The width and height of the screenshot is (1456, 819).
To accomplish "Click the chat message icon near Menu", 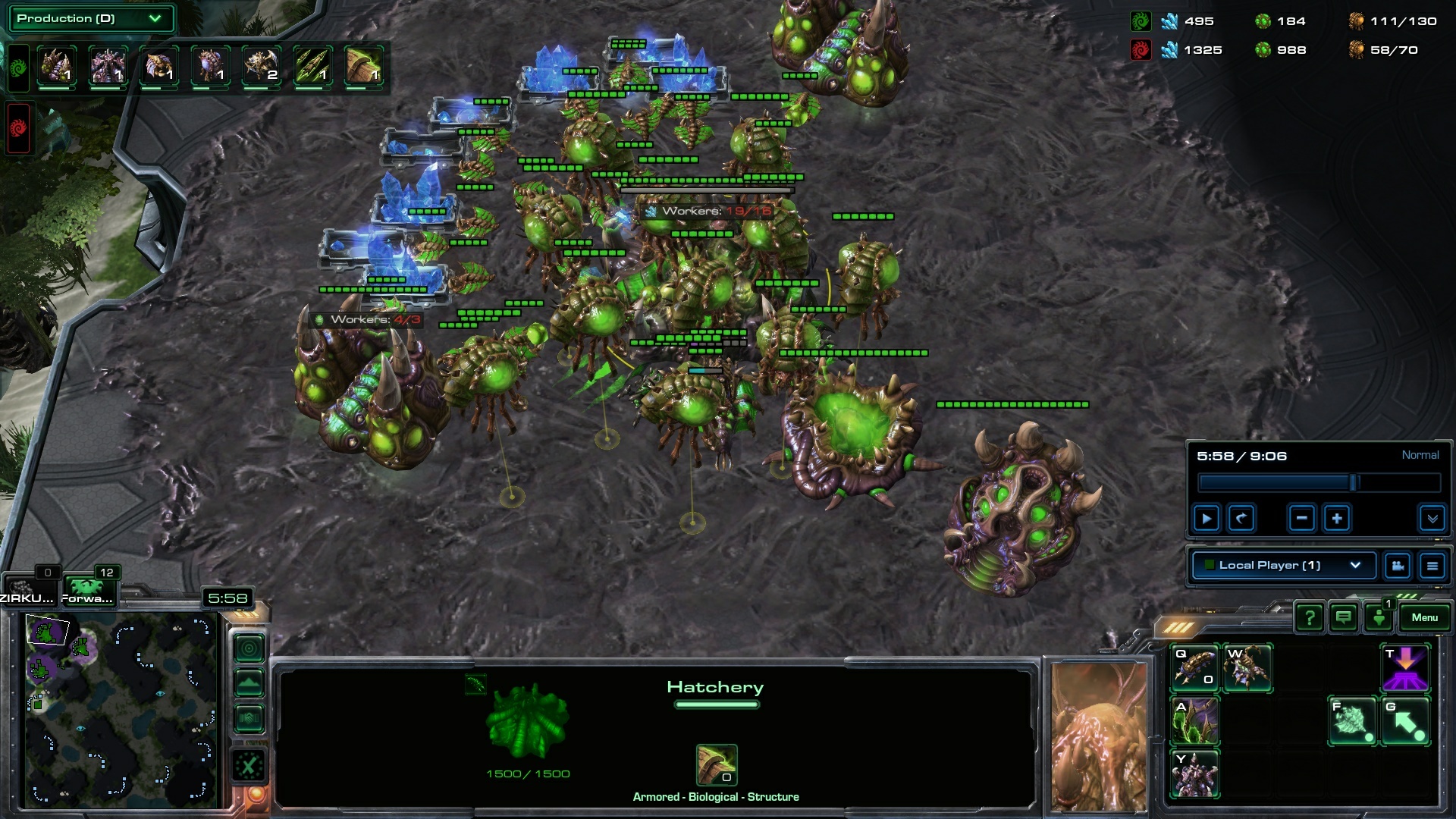I will click(1342, 617).
